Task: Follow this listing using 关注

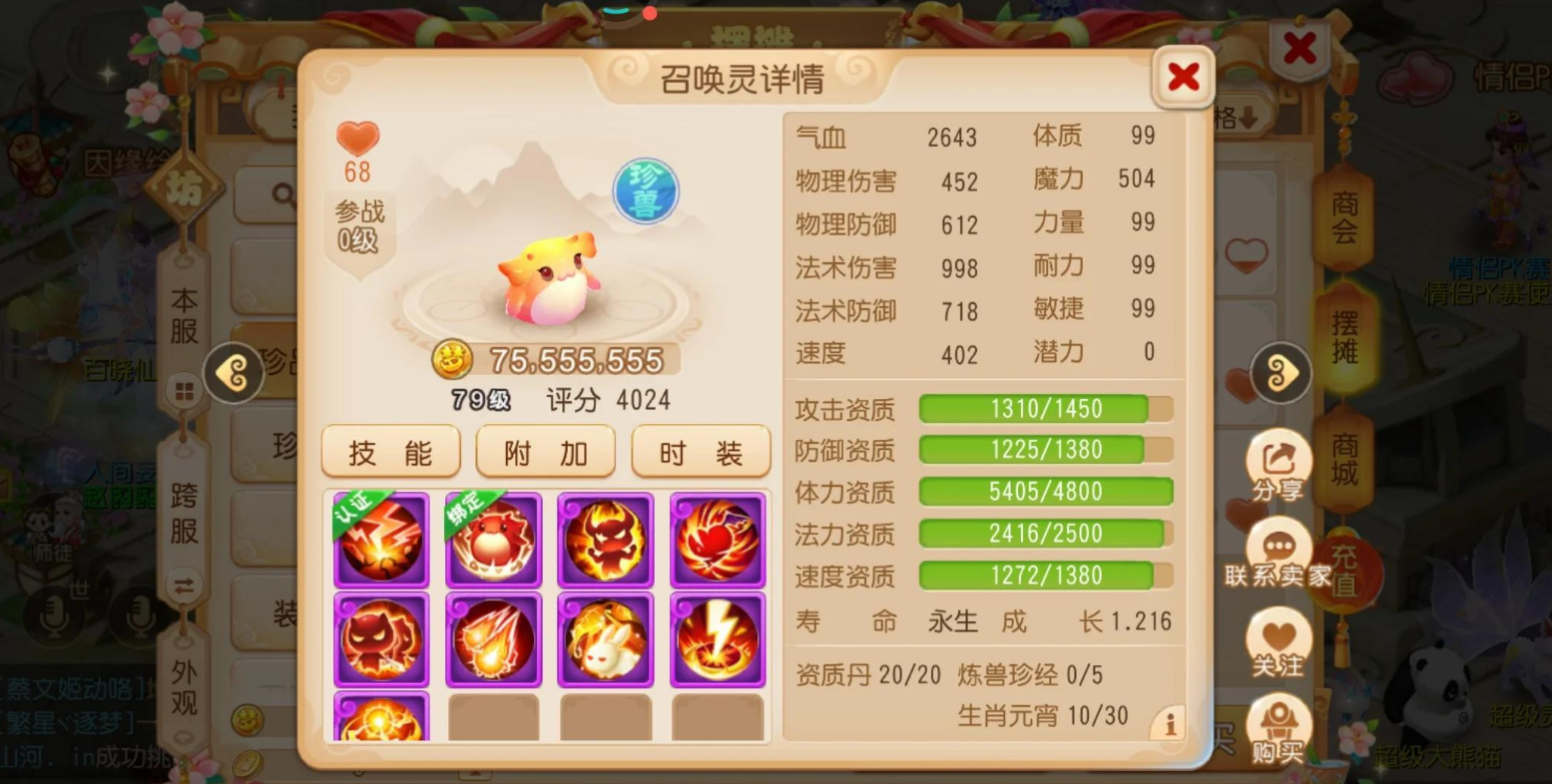Action: [1279, 644]
